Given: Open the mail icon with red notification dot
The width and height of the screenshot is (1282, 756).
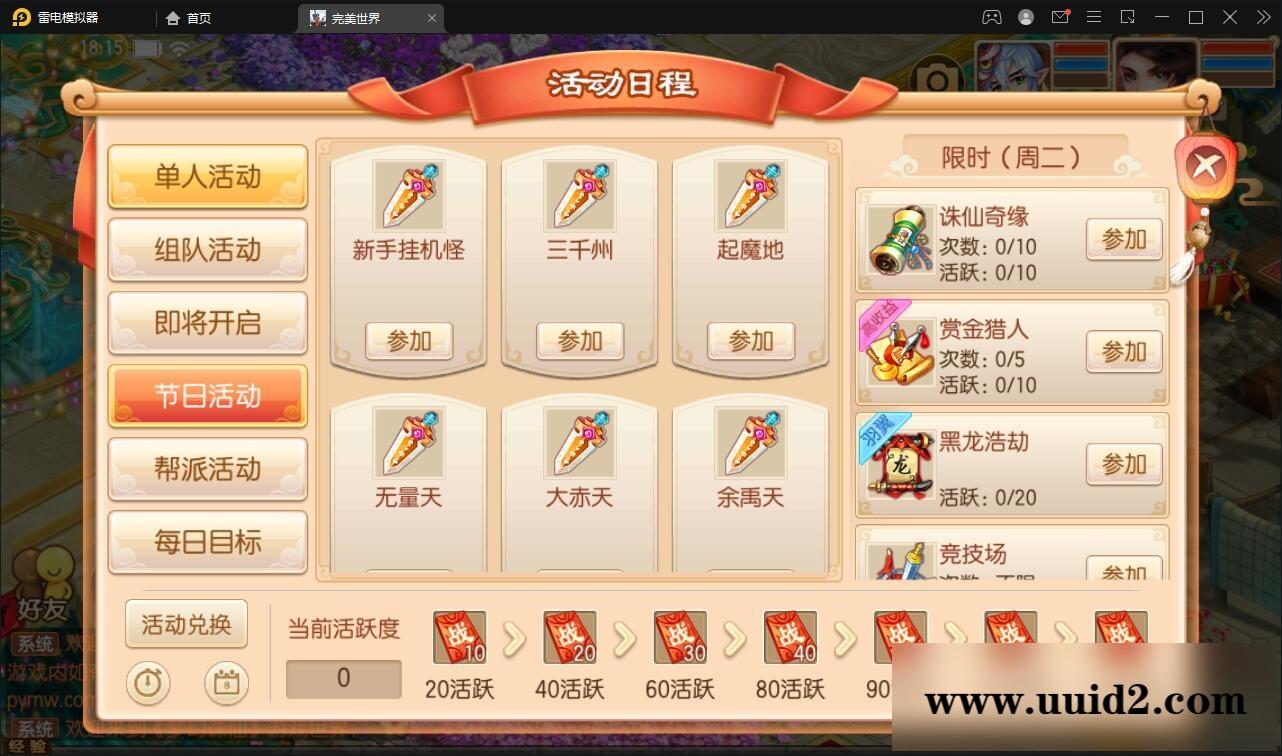Looking at the screenshot, I should click(x=1061, y=17).
